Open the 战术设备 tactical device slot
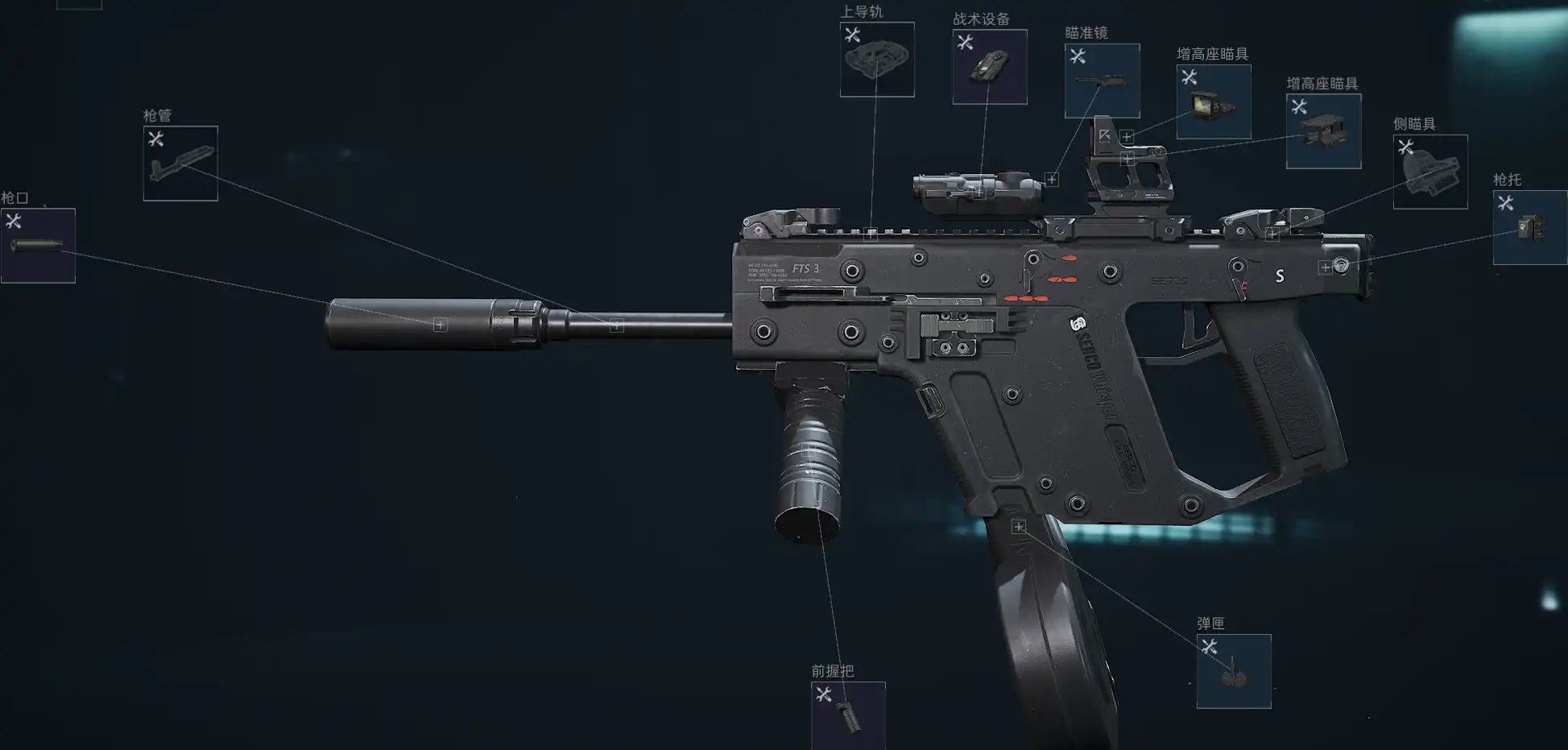1568x750 pixels. coord(990,67)
